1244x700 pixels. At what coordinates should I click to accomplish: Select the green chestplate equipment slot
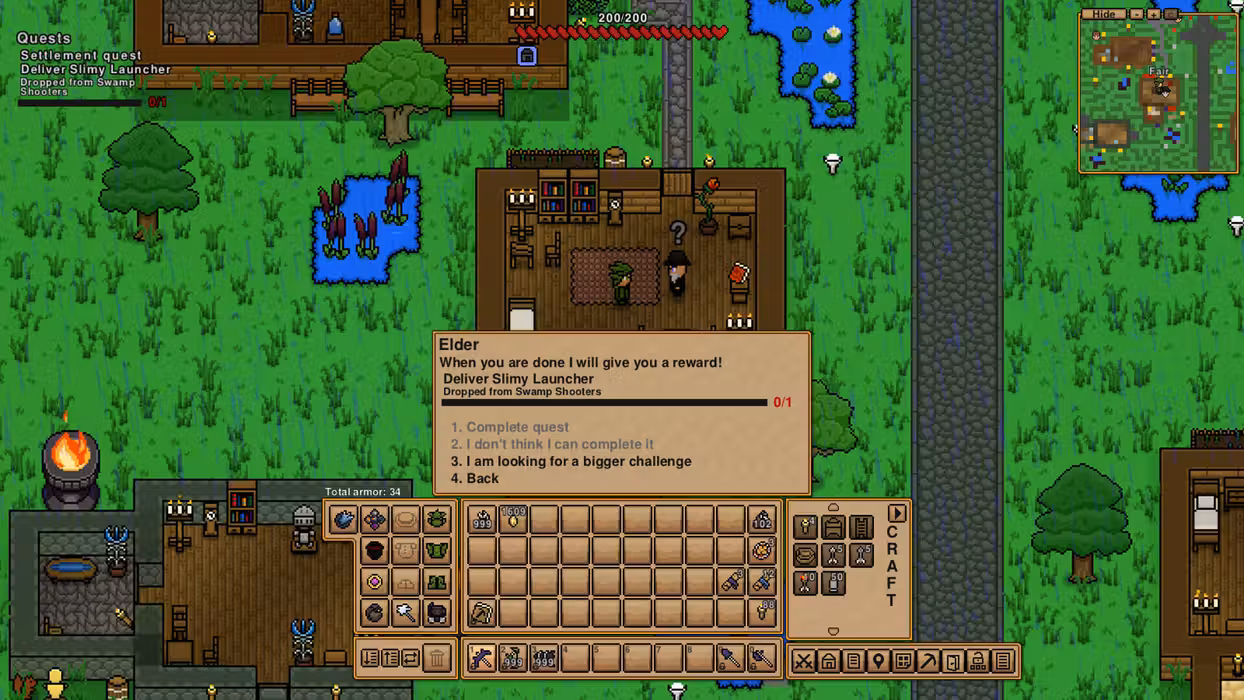click(x=437, y=550)
